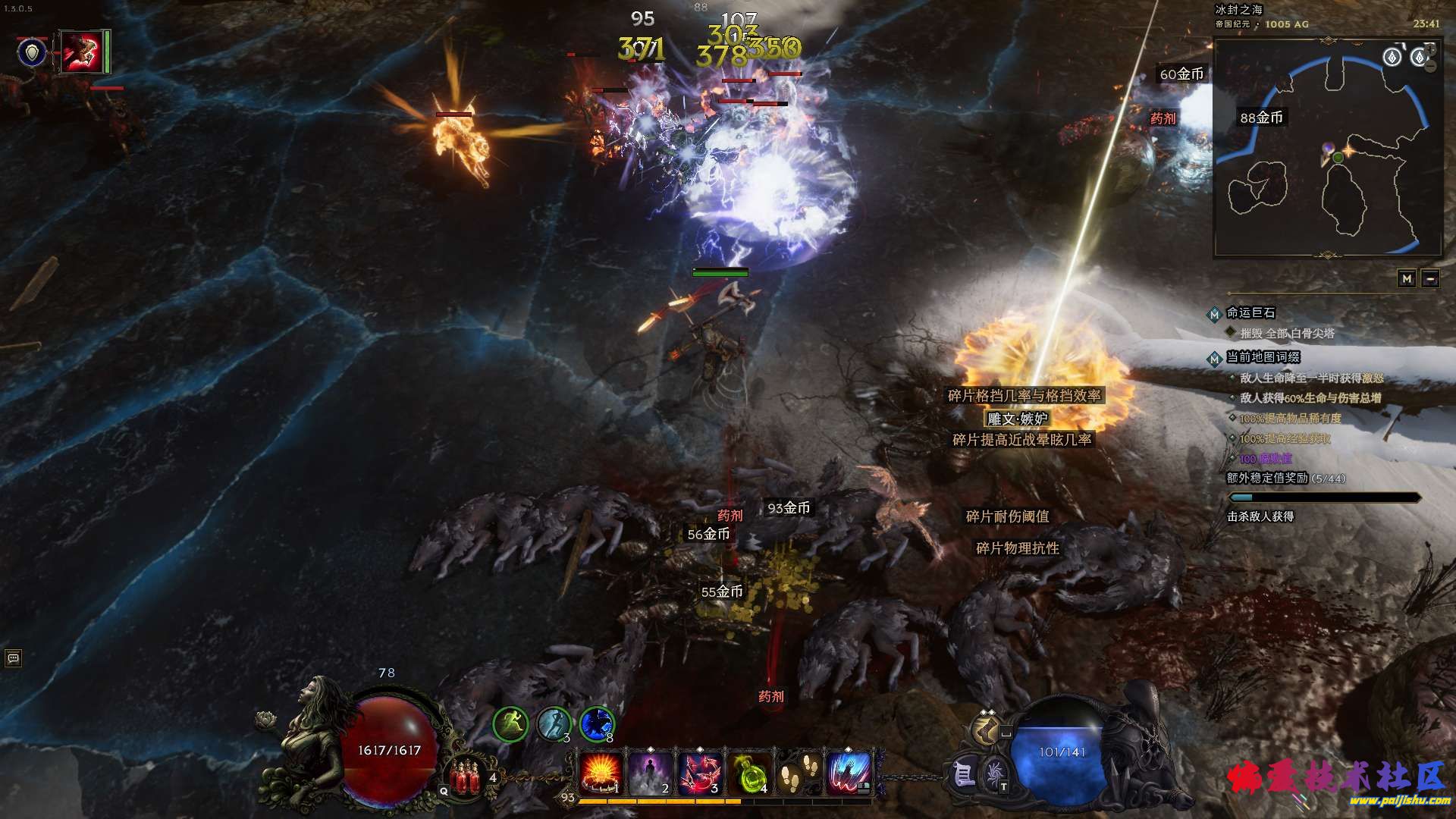This screenshot has height=819, width=1456.
Task: Open the scroll icon beside the mana orb
Action: [x=963, y=773]
